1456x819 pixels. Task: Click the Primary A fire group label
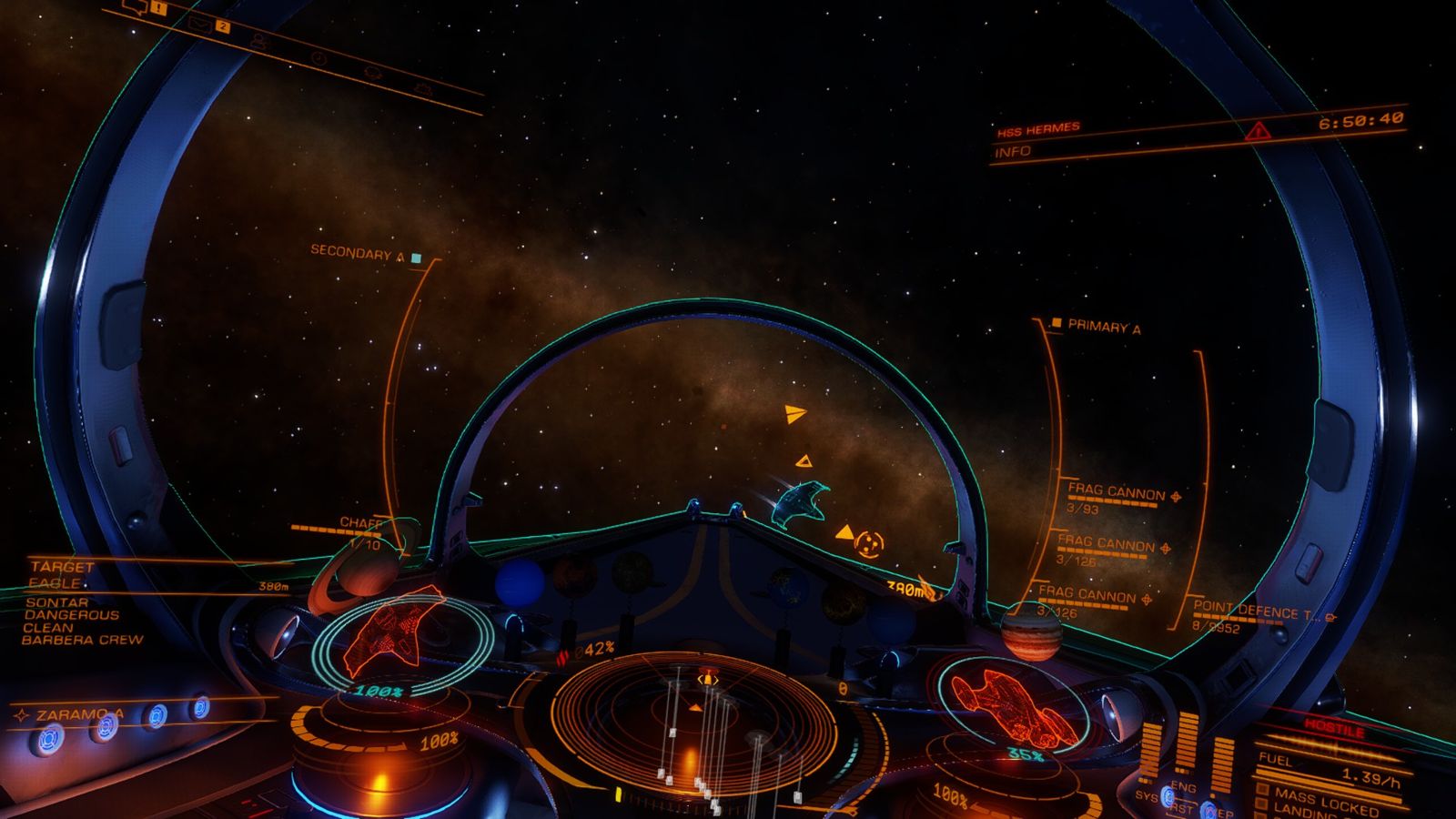pos(1103,327)
